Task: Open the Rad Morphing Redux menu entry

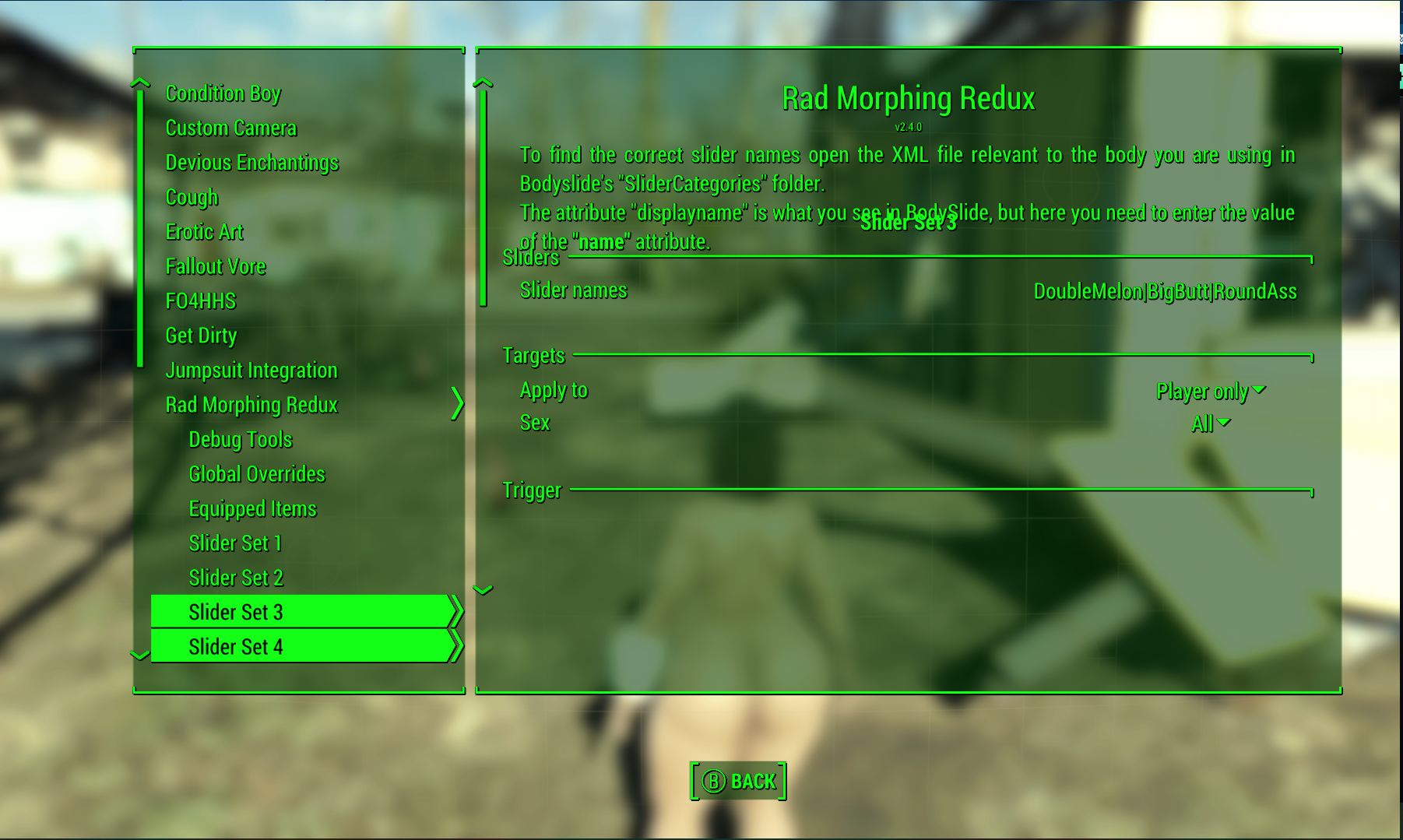Action: click(251, 404)
